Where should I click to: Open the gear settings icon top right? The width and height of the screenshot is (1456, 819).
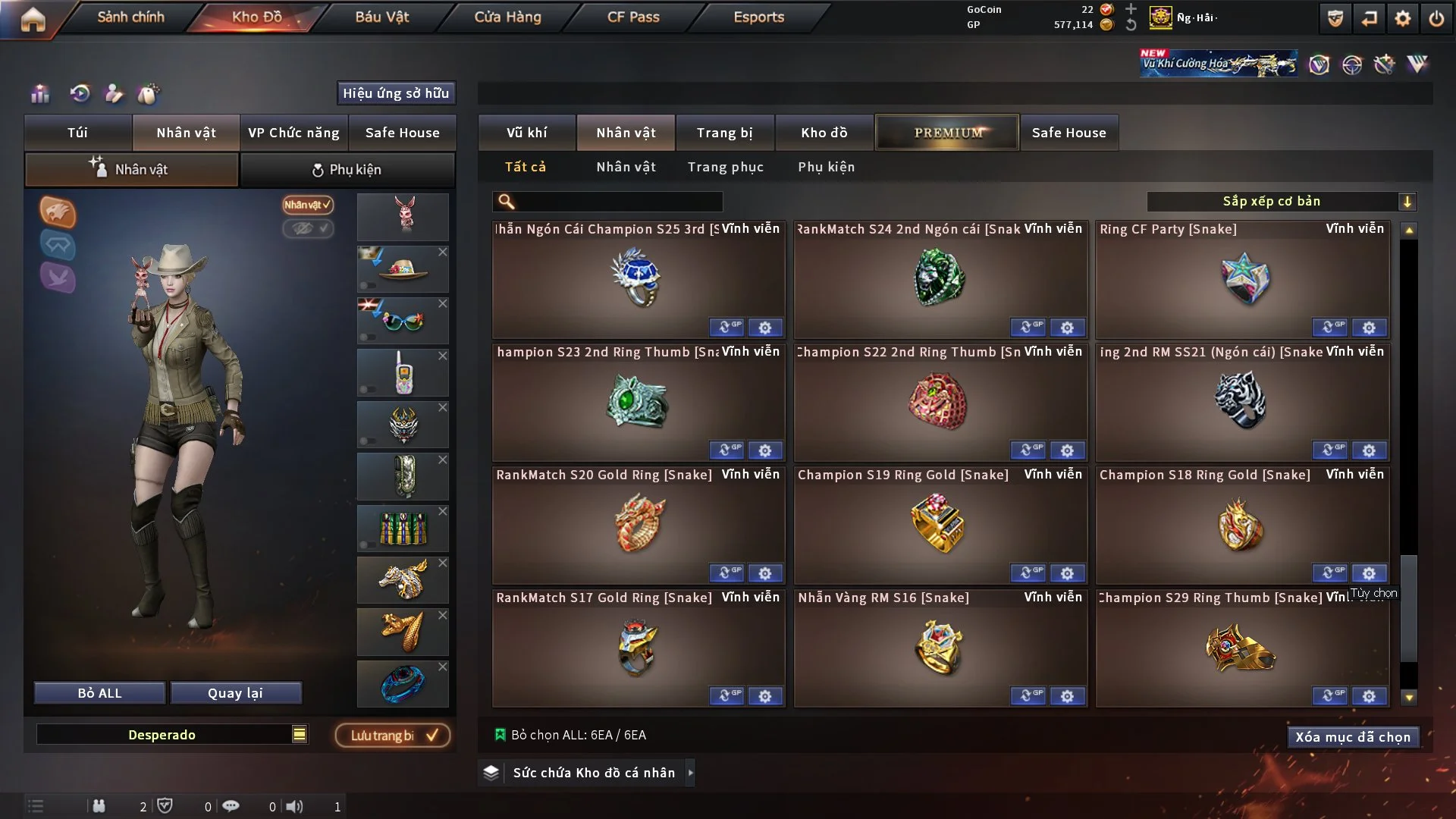pyautogui.click(x=1402, y=18)
